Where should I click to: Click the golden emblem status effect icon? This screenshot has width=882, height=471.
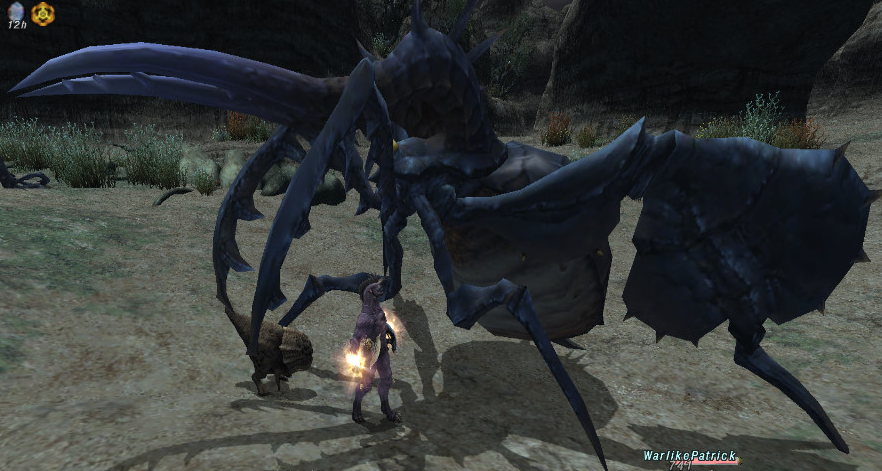tap(43, 13)
